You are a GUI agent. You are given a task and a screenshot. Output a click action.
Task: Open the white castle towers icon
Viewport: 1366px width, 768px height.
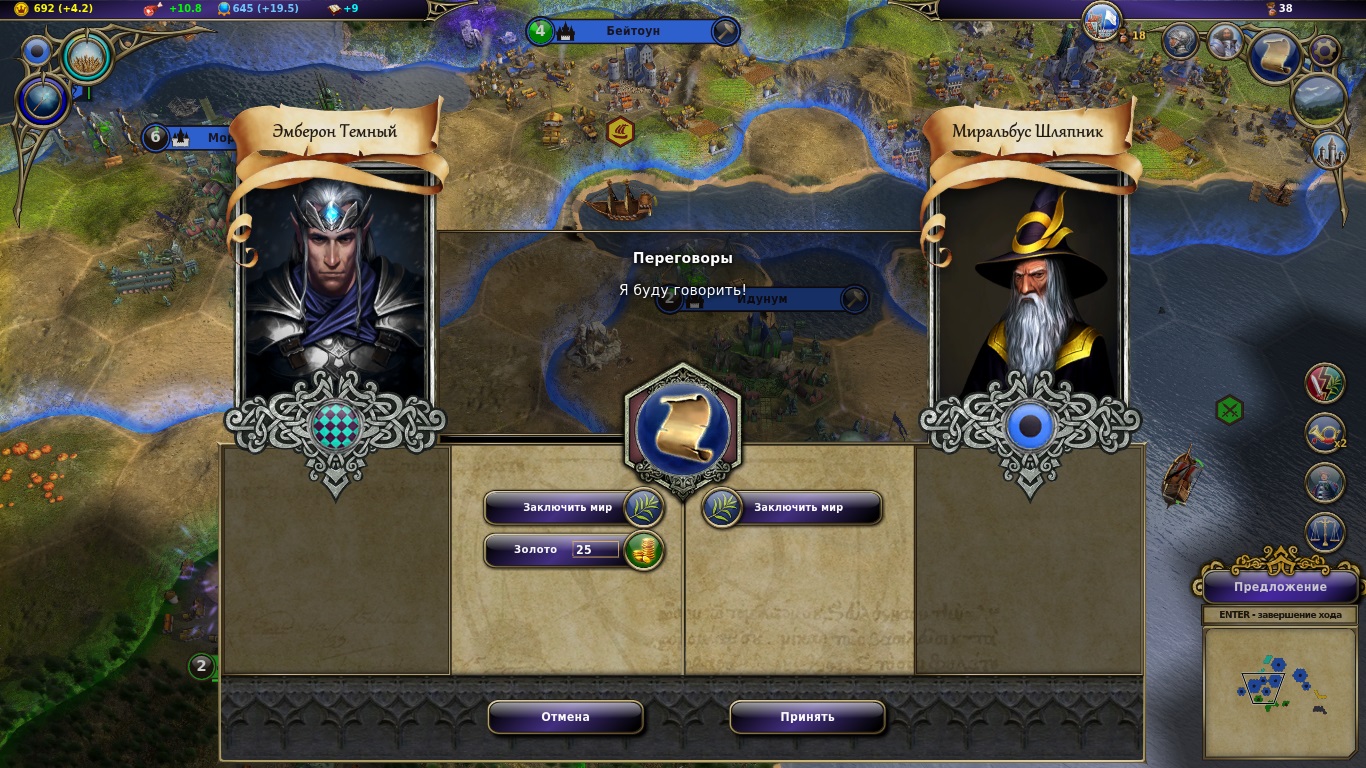pyautogui.click(x=1328, y=150)
